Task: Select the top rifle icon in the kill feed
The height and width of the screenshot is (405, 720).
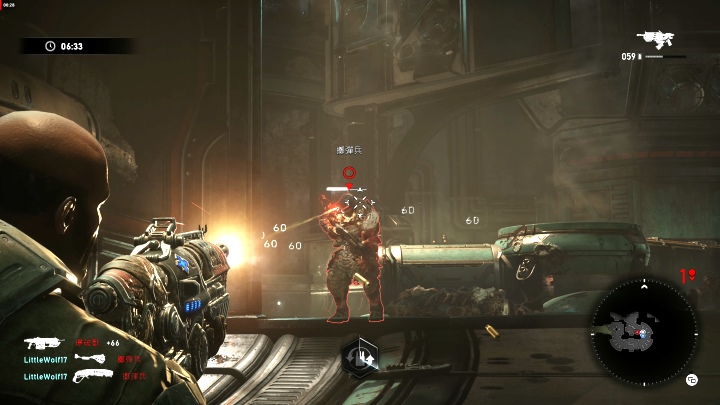Action: [44, 342]
